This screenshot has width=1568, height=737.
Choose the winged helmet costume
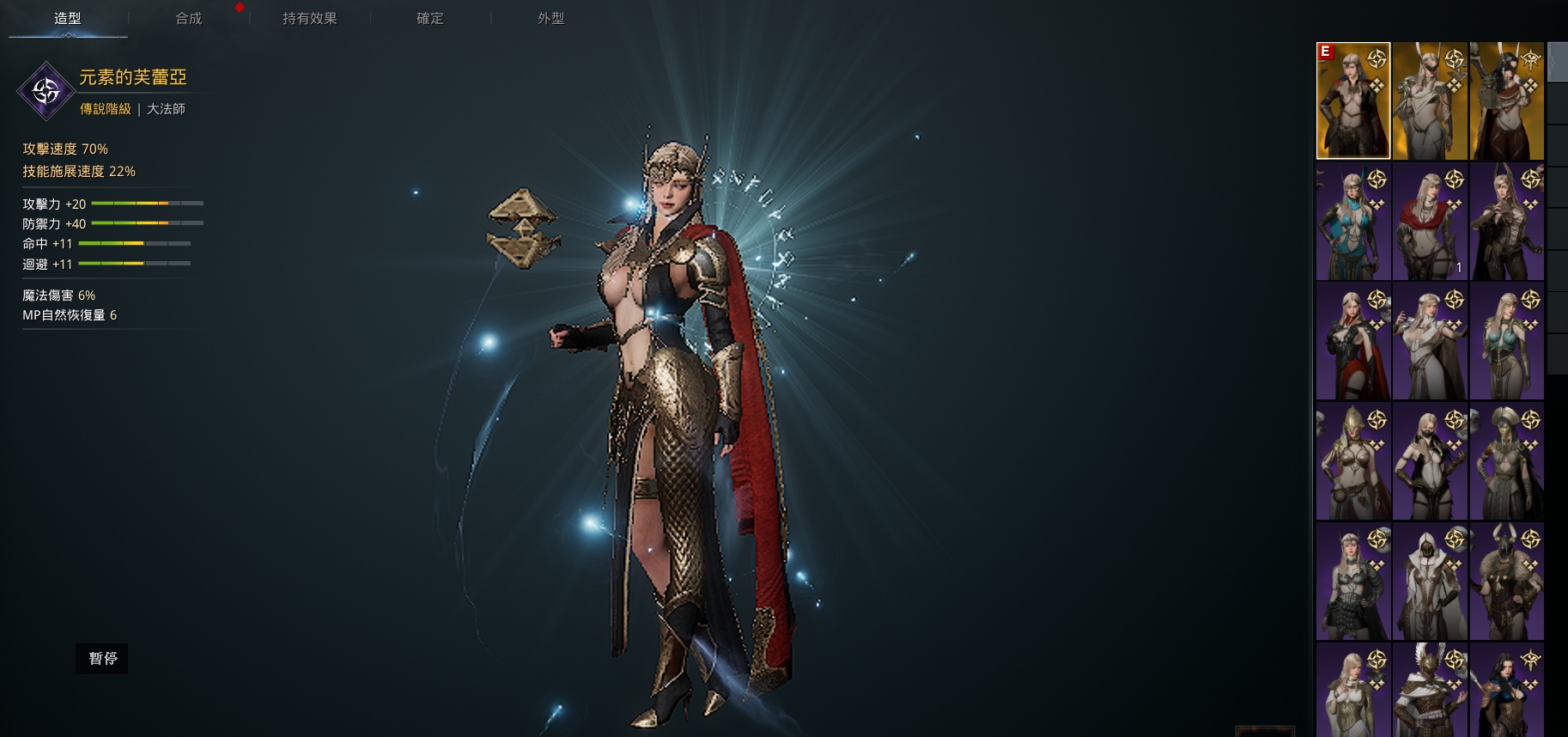[1430, 689]
